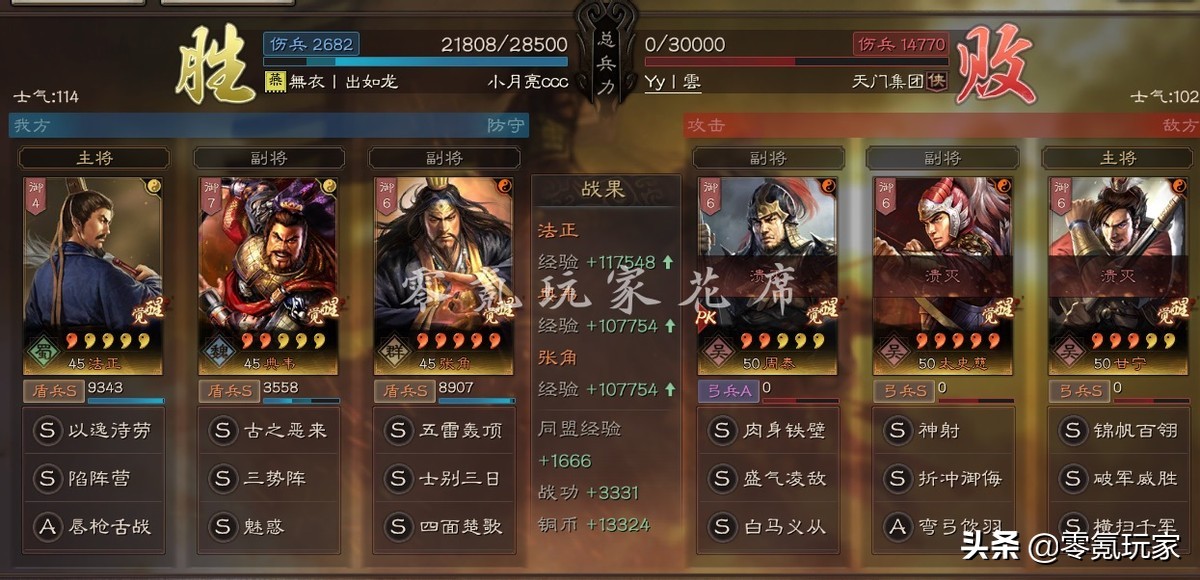Open the 四面楚歌 skill
Image resolution: width=1200 pixels, height=580 pixels.
pyautogui.click(x=444, y=526)
